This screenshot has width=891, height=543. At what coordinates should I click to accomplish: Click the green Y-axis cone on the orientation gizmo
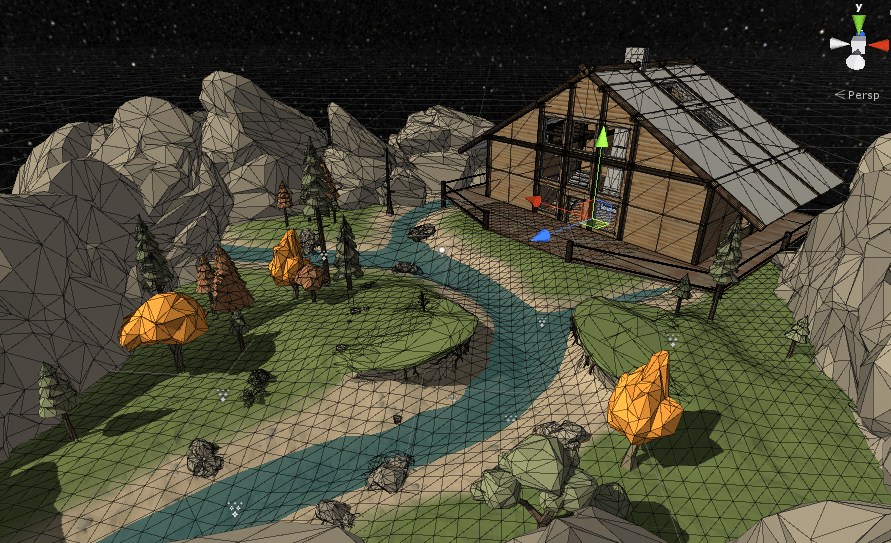click(x=858, y=23)
